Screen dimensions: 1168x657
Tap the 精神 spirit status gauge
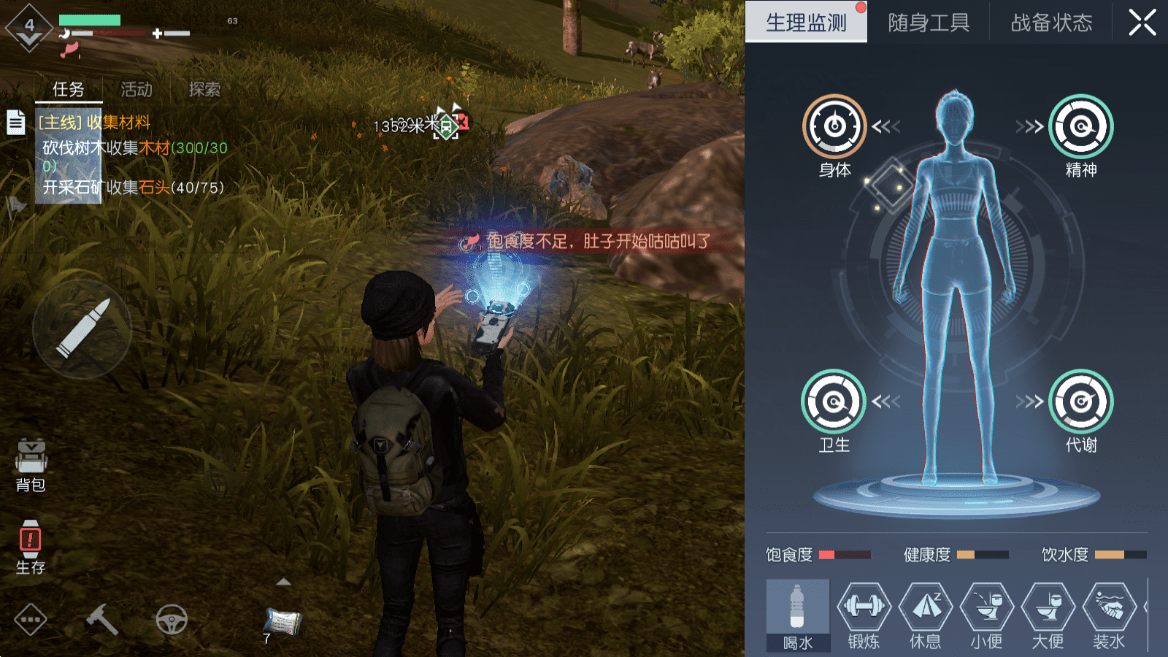tap(1081, 128)
